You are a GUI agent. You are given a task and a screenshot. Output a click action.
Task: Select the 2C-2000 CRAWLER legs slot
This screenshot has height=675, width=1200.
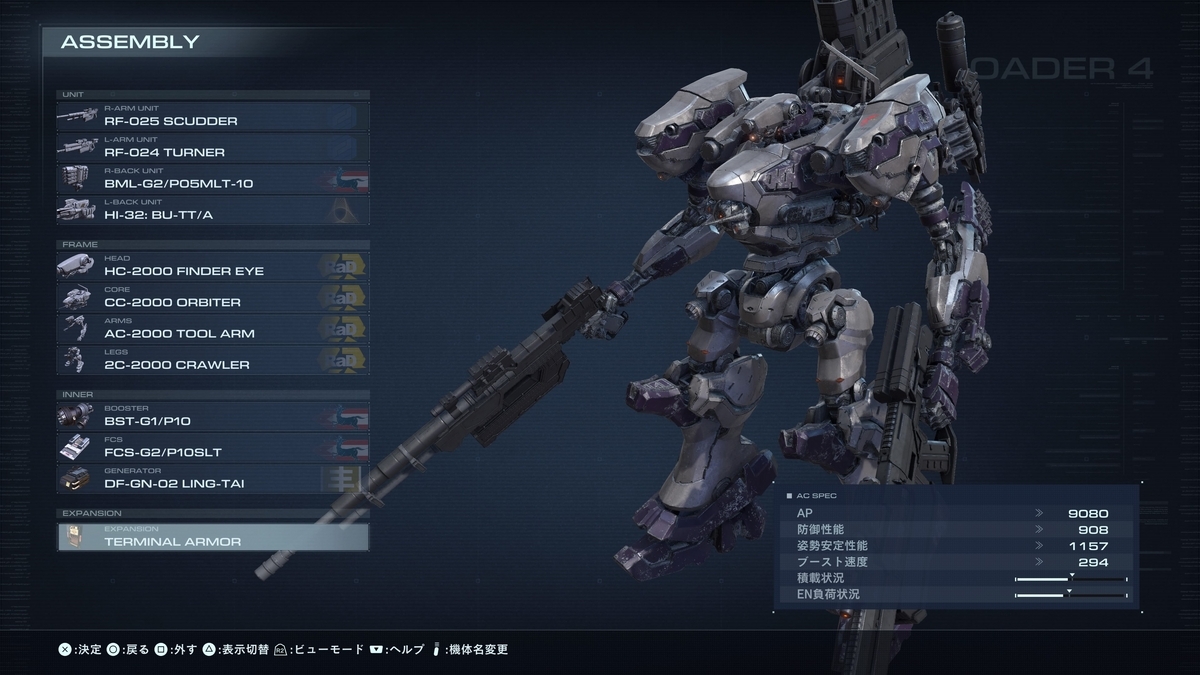coord(212,360)
